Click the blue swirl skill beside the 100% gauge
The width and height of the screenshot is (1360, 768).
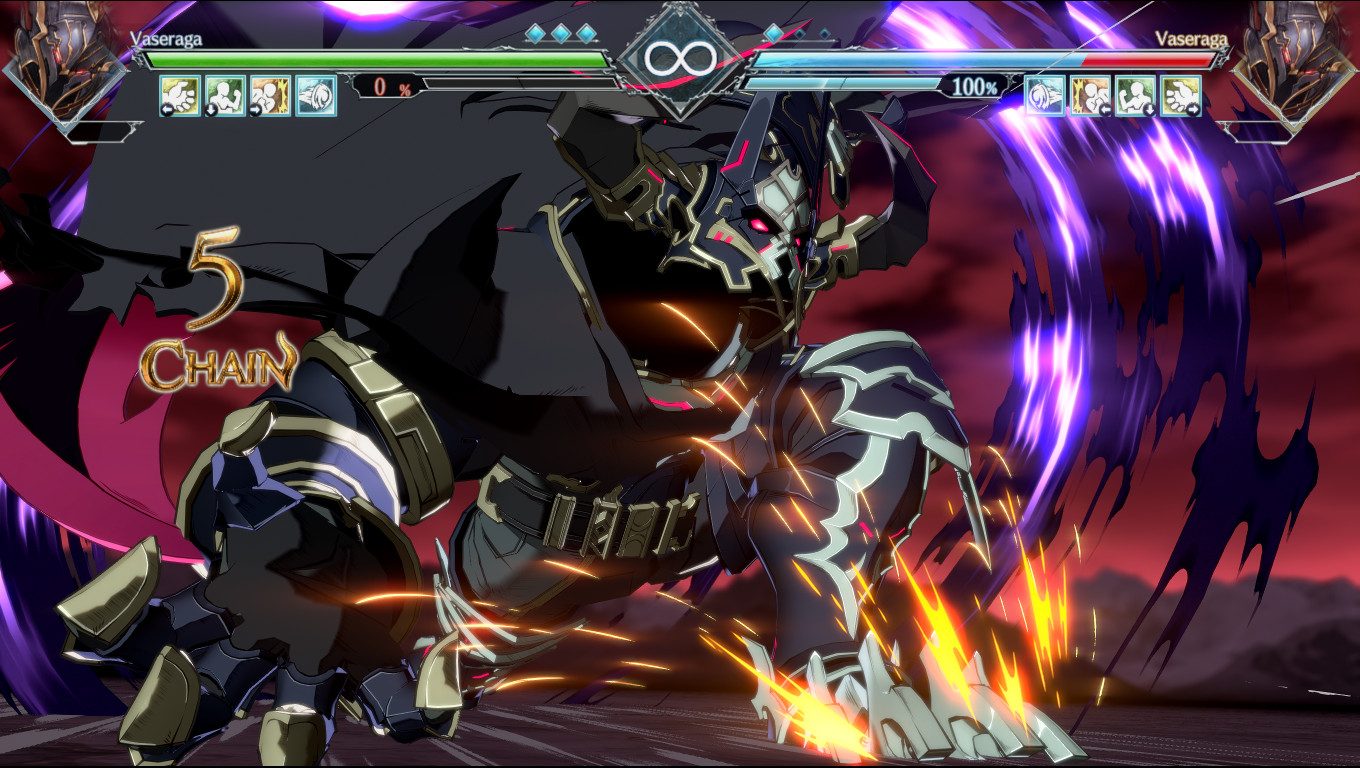1045,96
